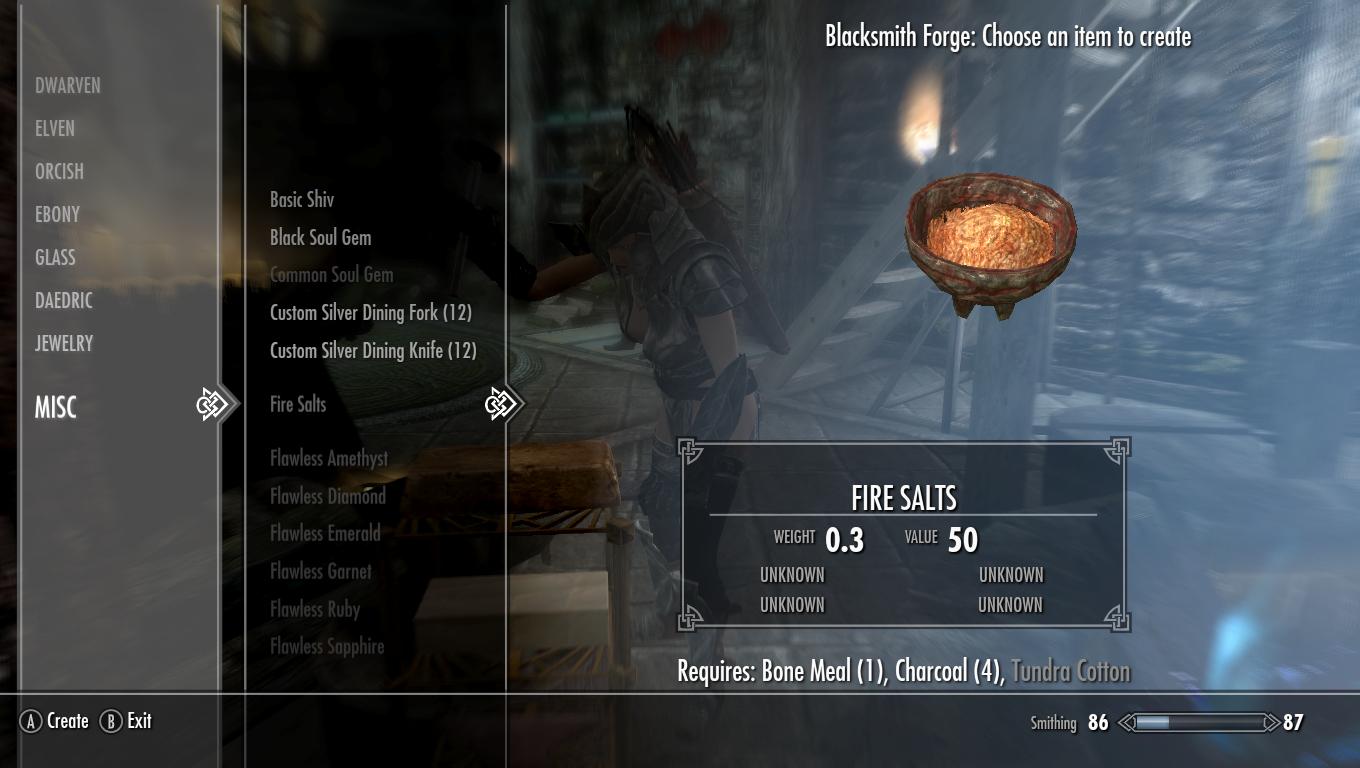Switch to the Elven category

click(x=55, y=129)
